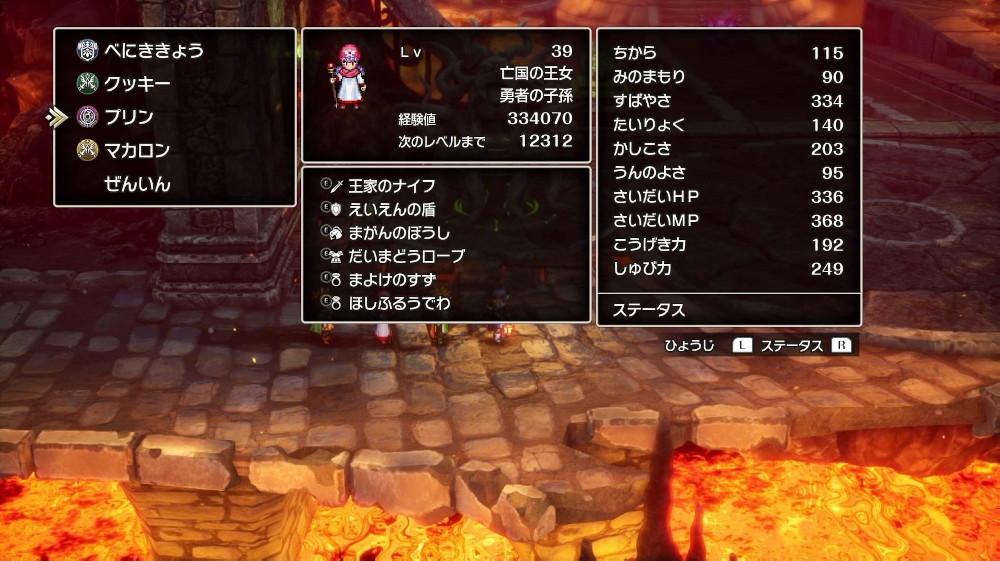Screen dimensions: 1000x561
Task: Select the まがんのぼうし helmet slot
Action: tap(399, 232)
